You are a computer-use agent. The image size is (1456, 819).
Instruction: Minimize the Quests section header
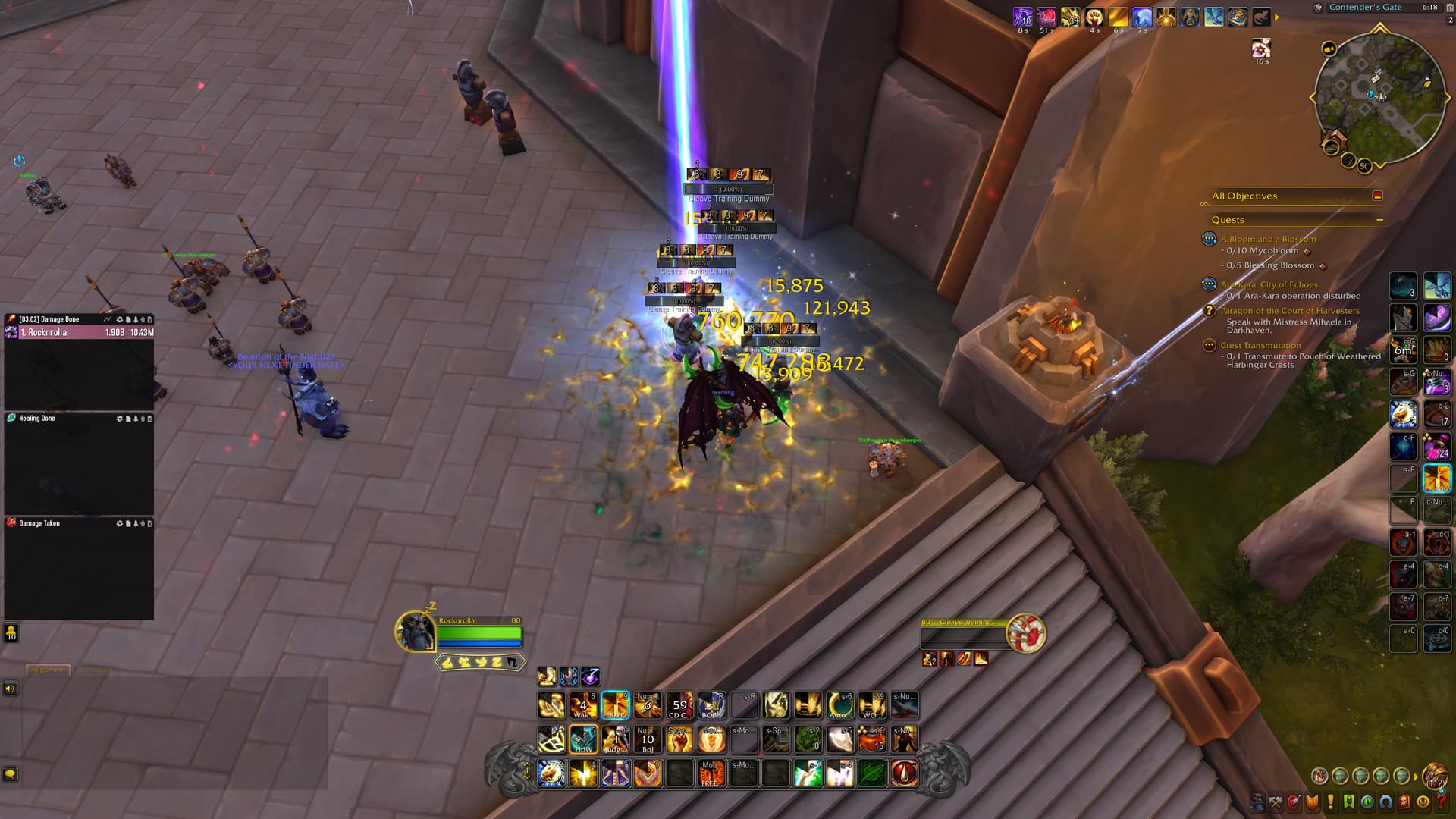pyautogui.click(x=1379, y=220)
